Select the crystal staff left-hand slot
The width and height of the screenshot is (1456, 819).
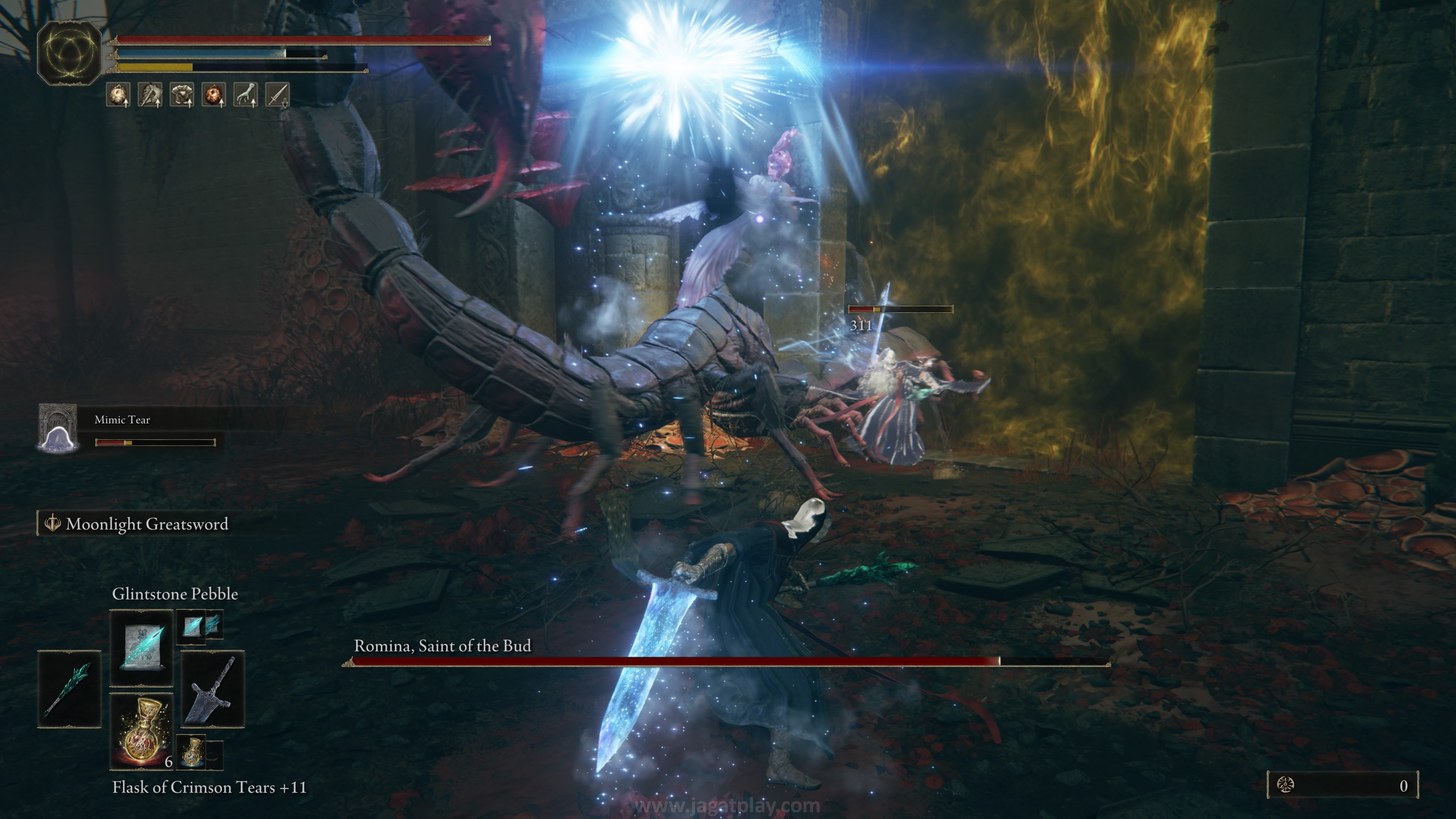[x=69, y=689]
